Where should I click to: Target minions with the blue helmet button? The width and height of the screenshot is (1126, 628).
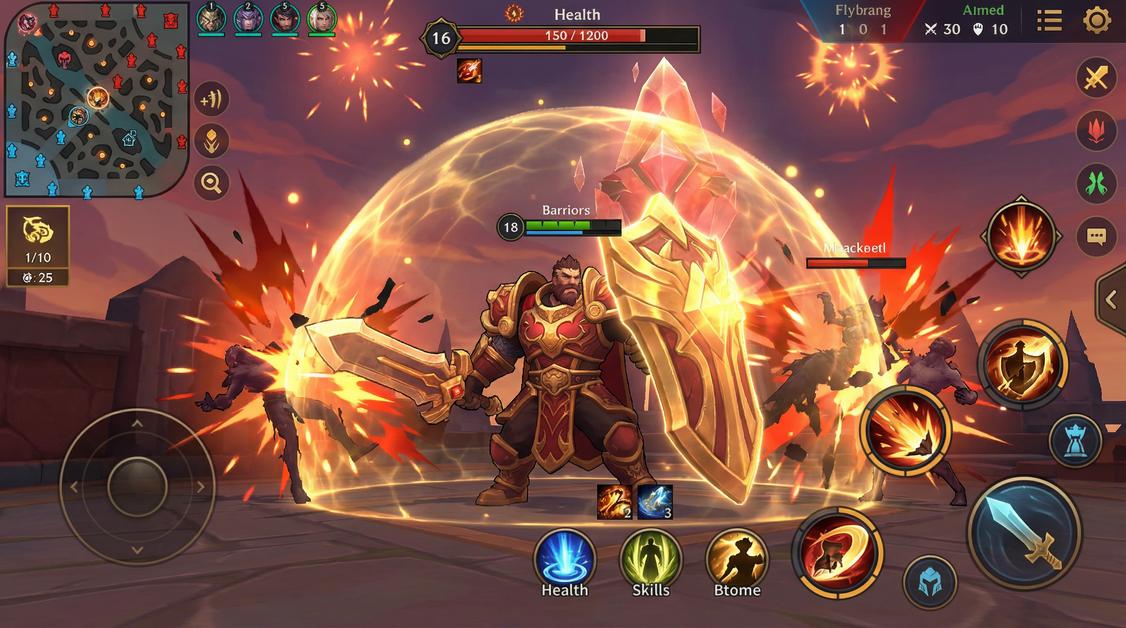[930, 582]
